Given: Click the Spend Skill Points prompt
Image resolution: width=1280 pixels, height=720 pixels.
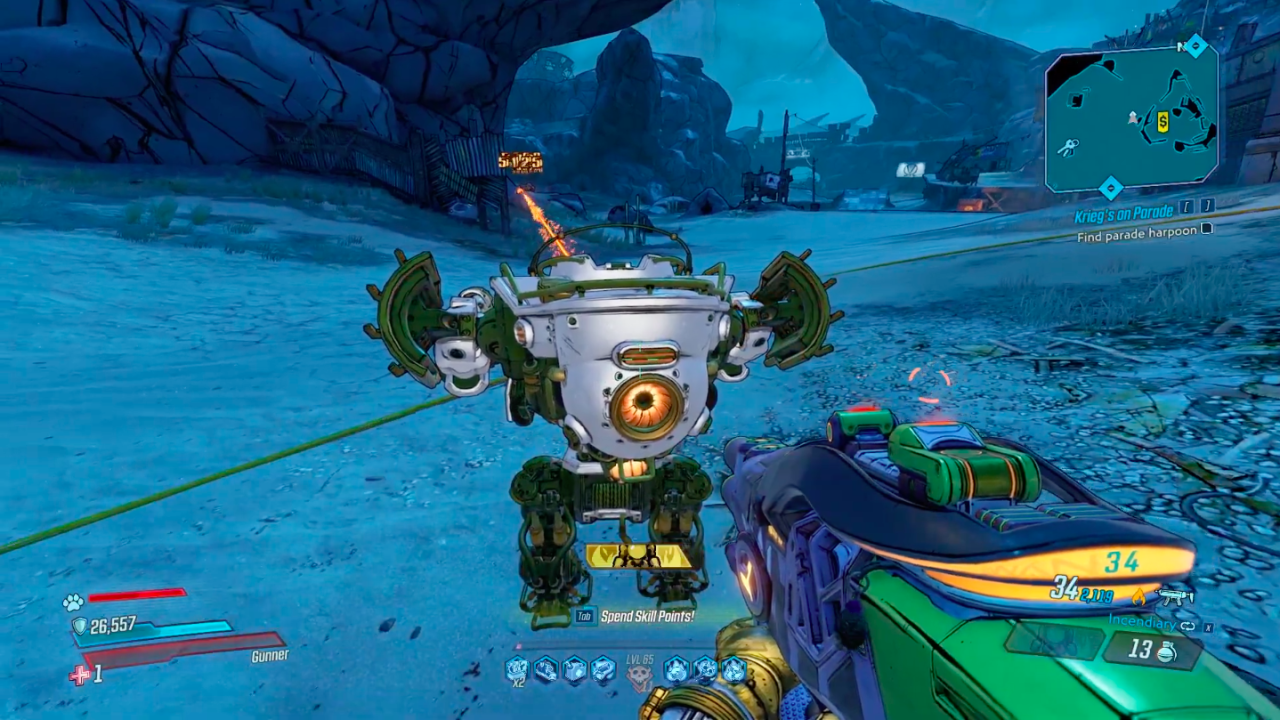Looking at the screenshot, I should [x=647, y=615].
